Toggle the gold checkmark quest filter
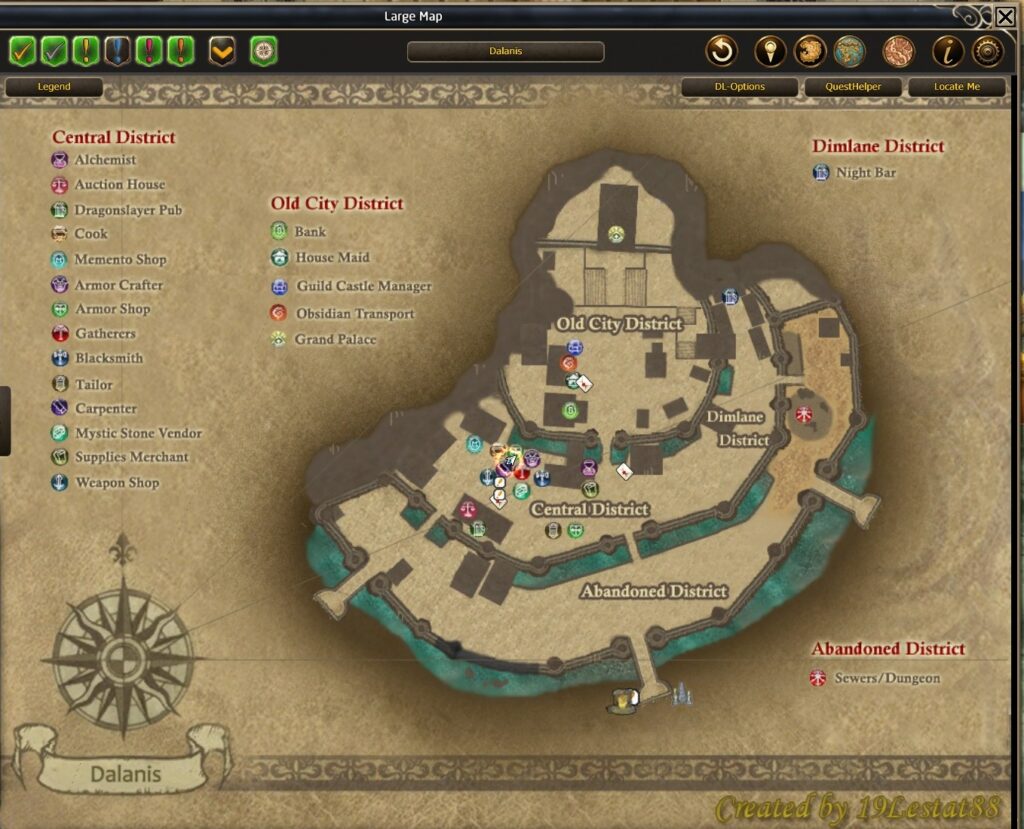 pyautogui.click(x=22, y=50)
